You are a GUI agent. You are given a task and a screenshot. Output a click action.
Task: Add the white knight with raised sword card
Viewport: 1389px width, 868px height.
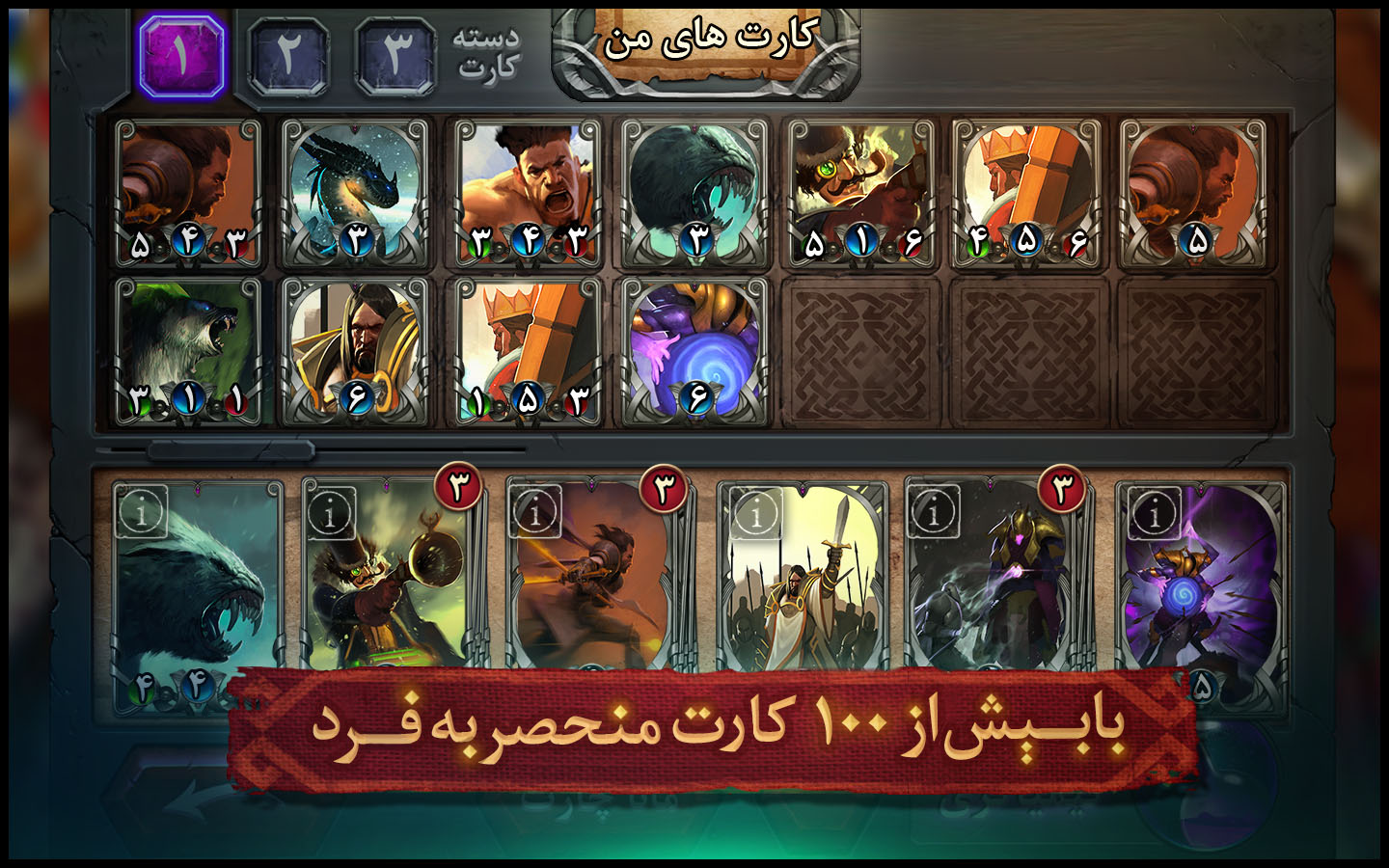point(803,588)
